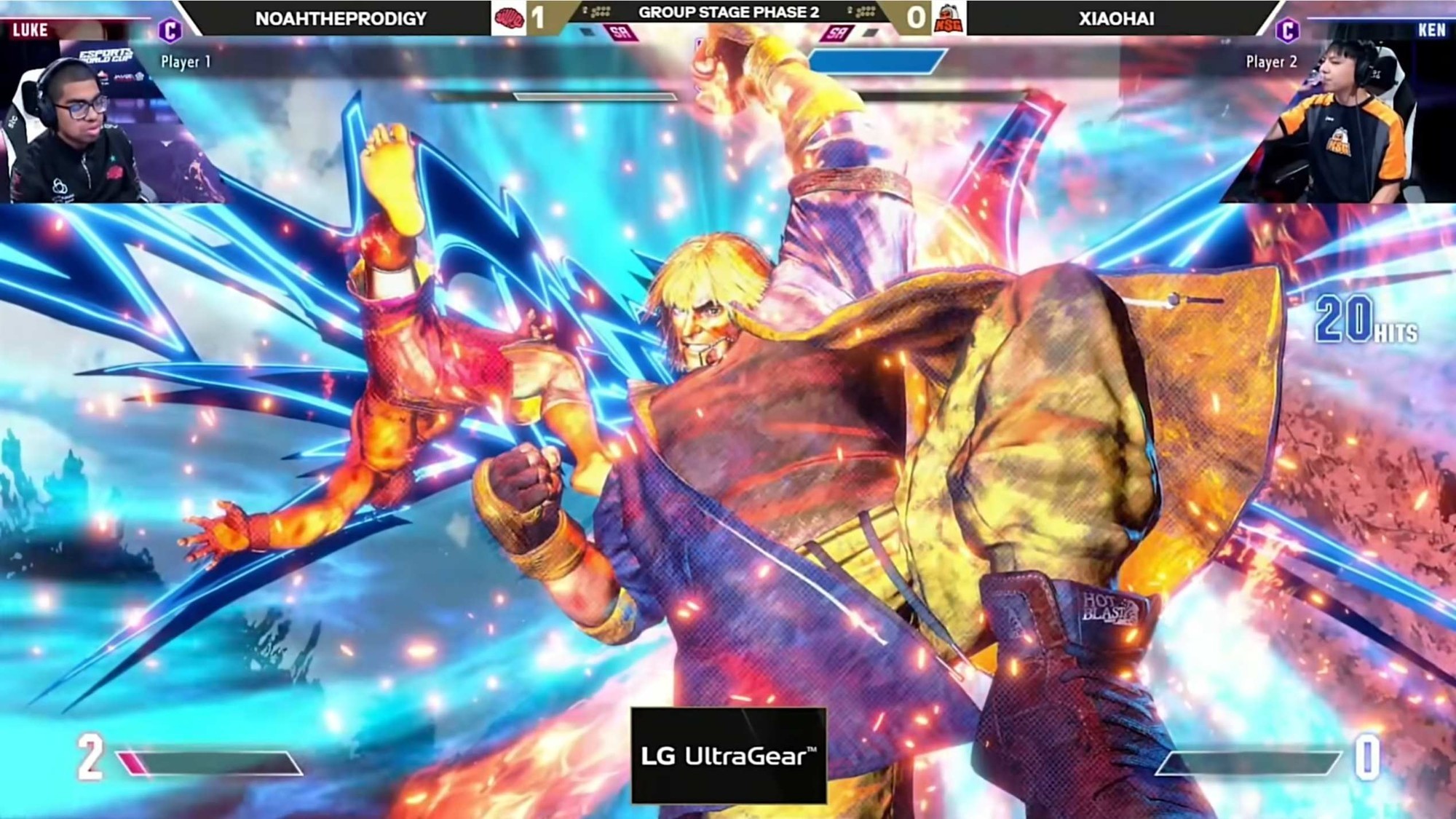Click Player 2's purple C control-type badge

point(1287,31)
